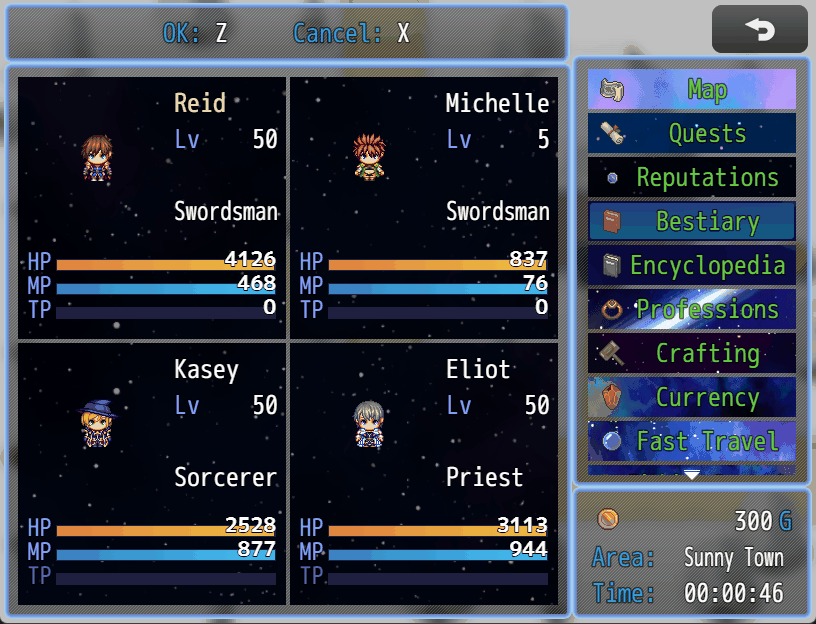
Task: Click the back arrow button
Action: [759, 30]
